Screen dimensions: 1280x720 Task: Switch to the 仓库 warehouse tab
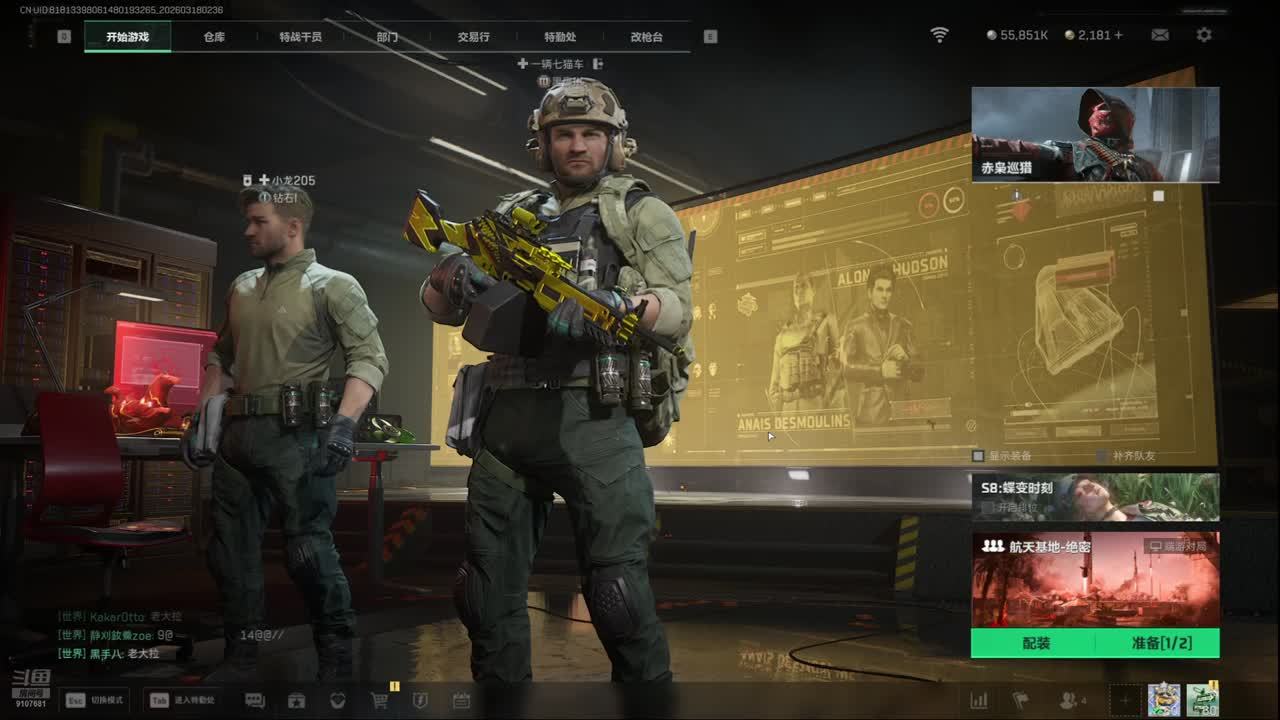click(214, 37)
